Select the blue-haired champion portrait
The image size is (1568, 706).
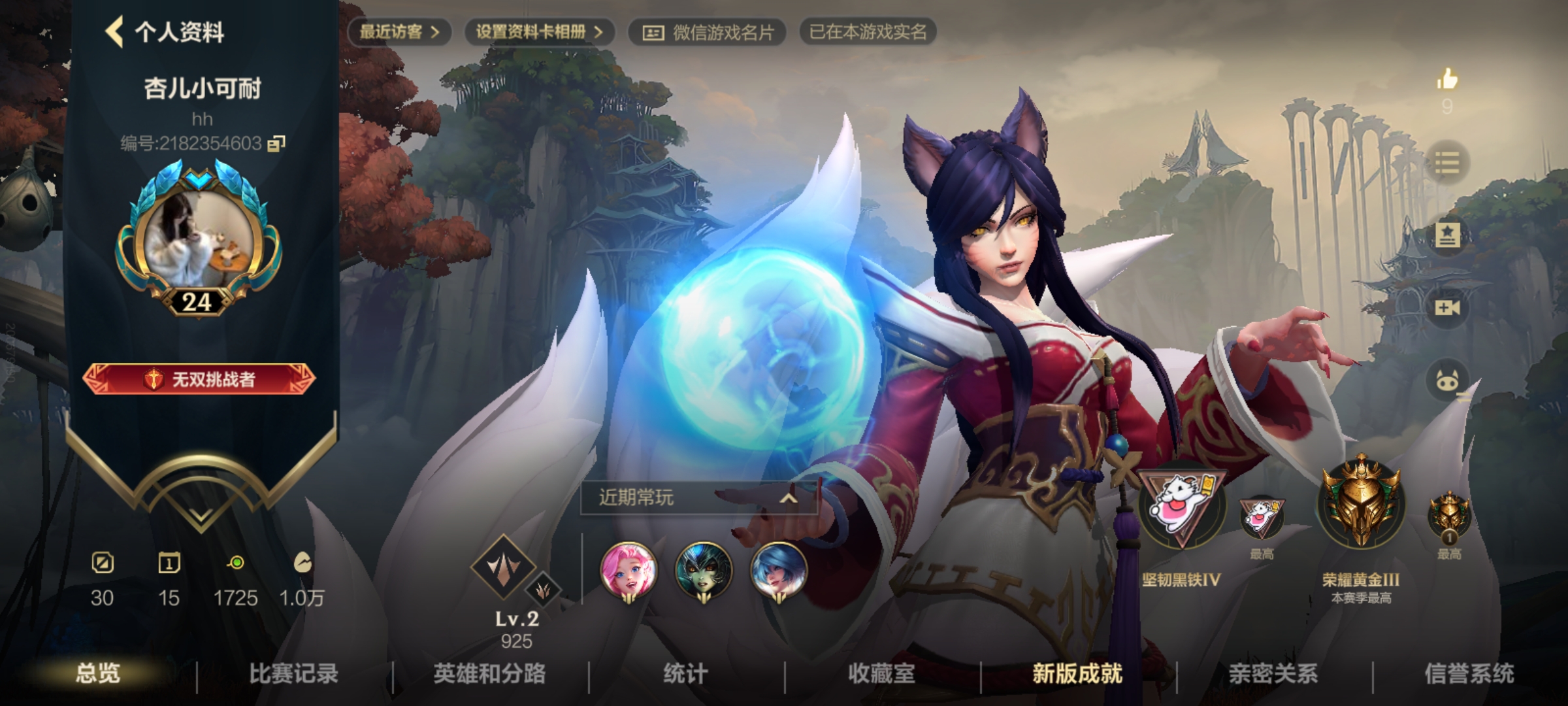pyautogui.click(x=777, y=570)
